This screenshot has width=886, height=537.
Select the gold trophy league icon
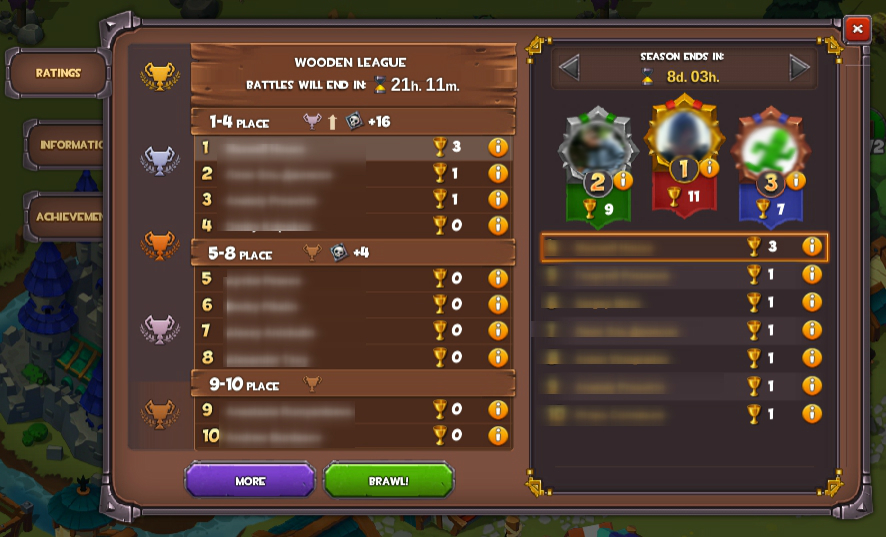point(160,74)
